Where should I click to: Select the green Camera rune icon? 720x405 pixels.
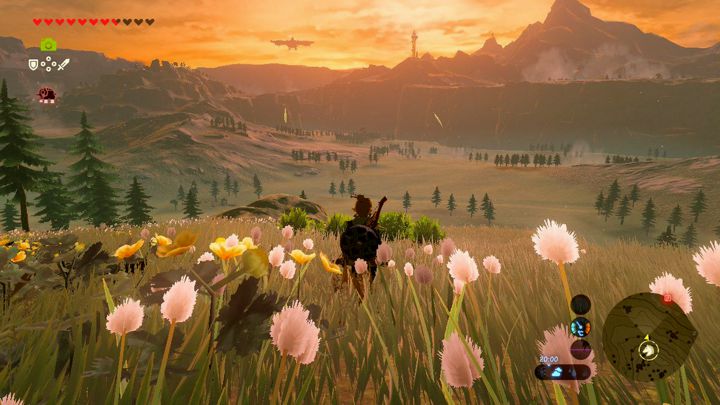click(48, 45)
